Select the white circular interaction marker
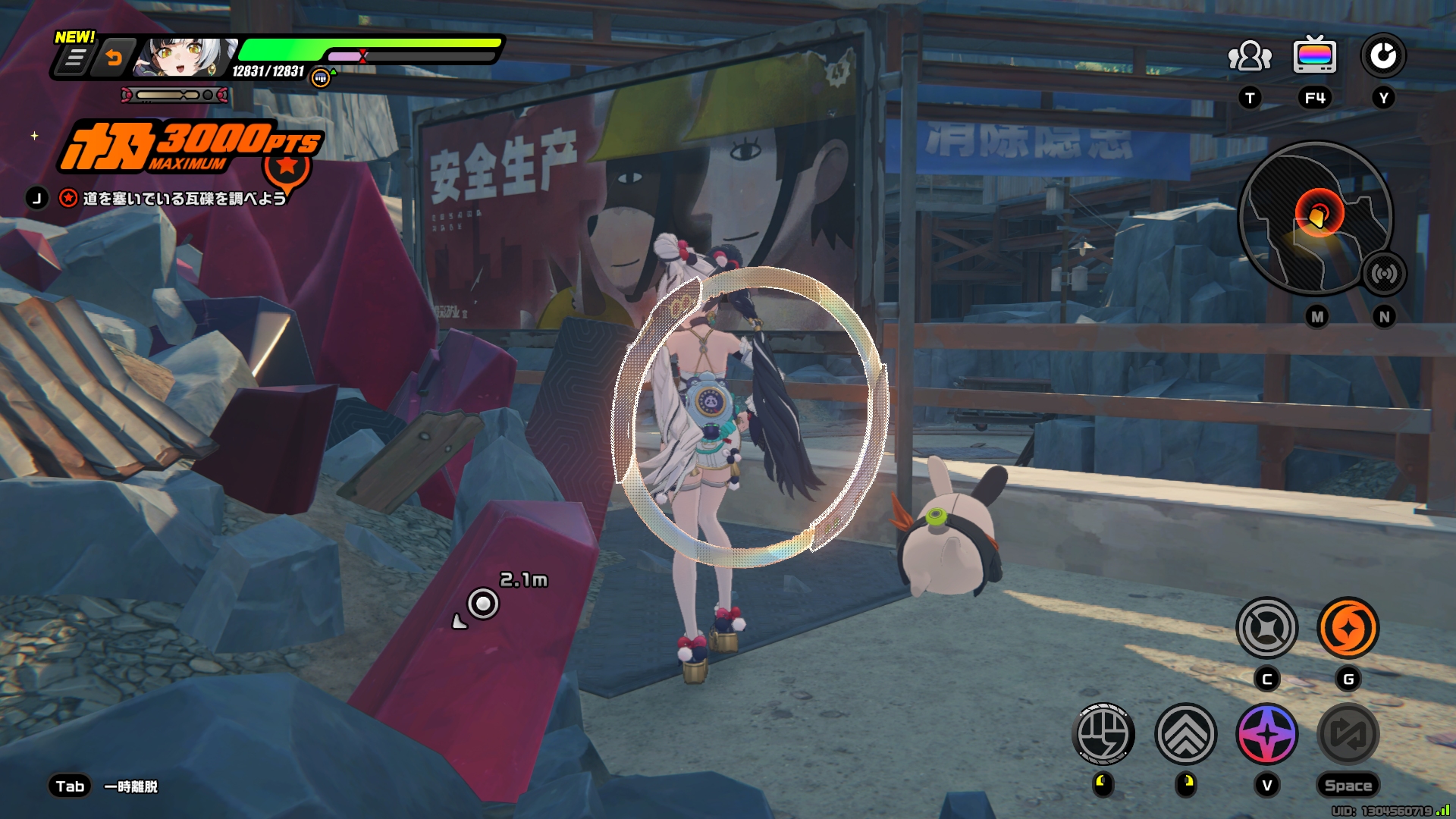 tap(483, 604)
